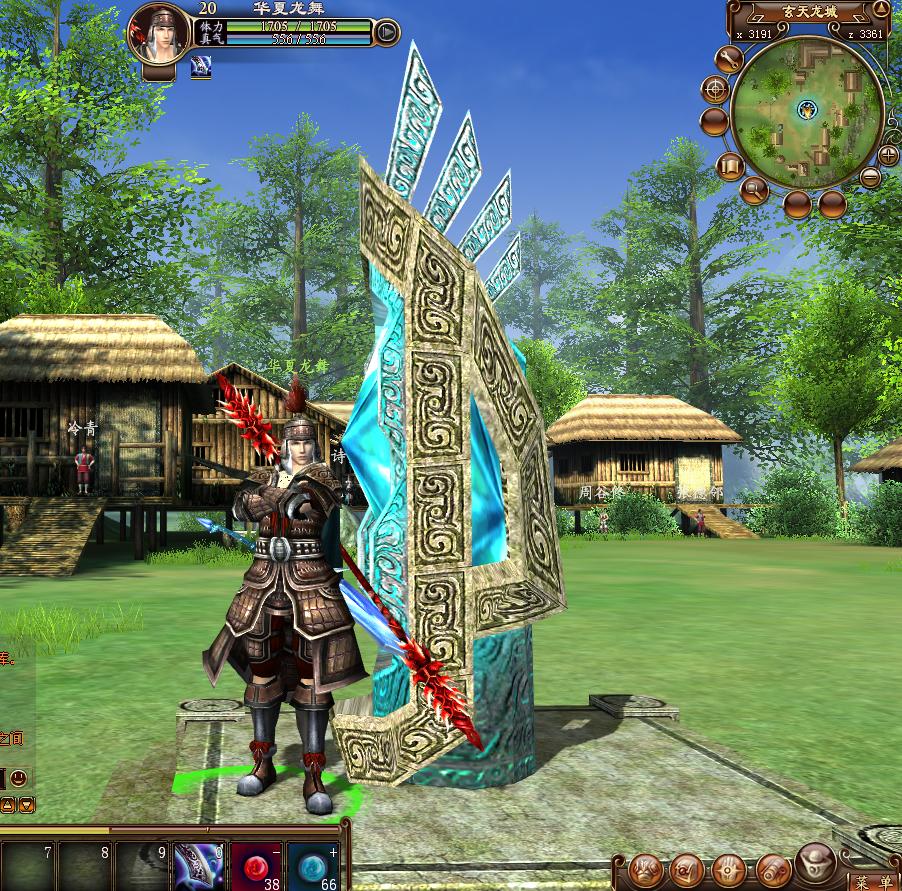Open the book-shaped map button
902x891 pixels.
coord(729,166)
